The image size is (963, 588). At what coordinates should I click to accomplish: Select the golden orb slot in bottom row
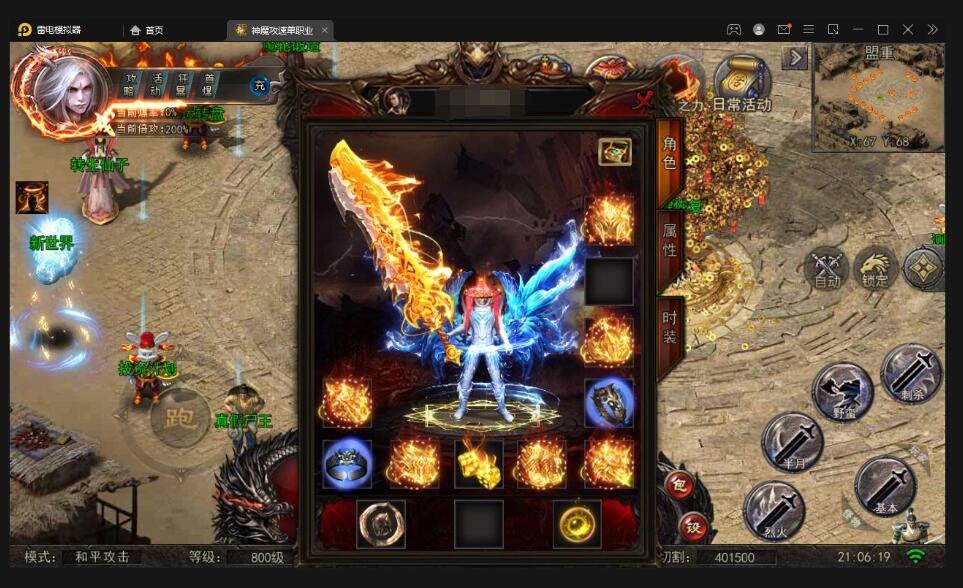tap(577, 523)
